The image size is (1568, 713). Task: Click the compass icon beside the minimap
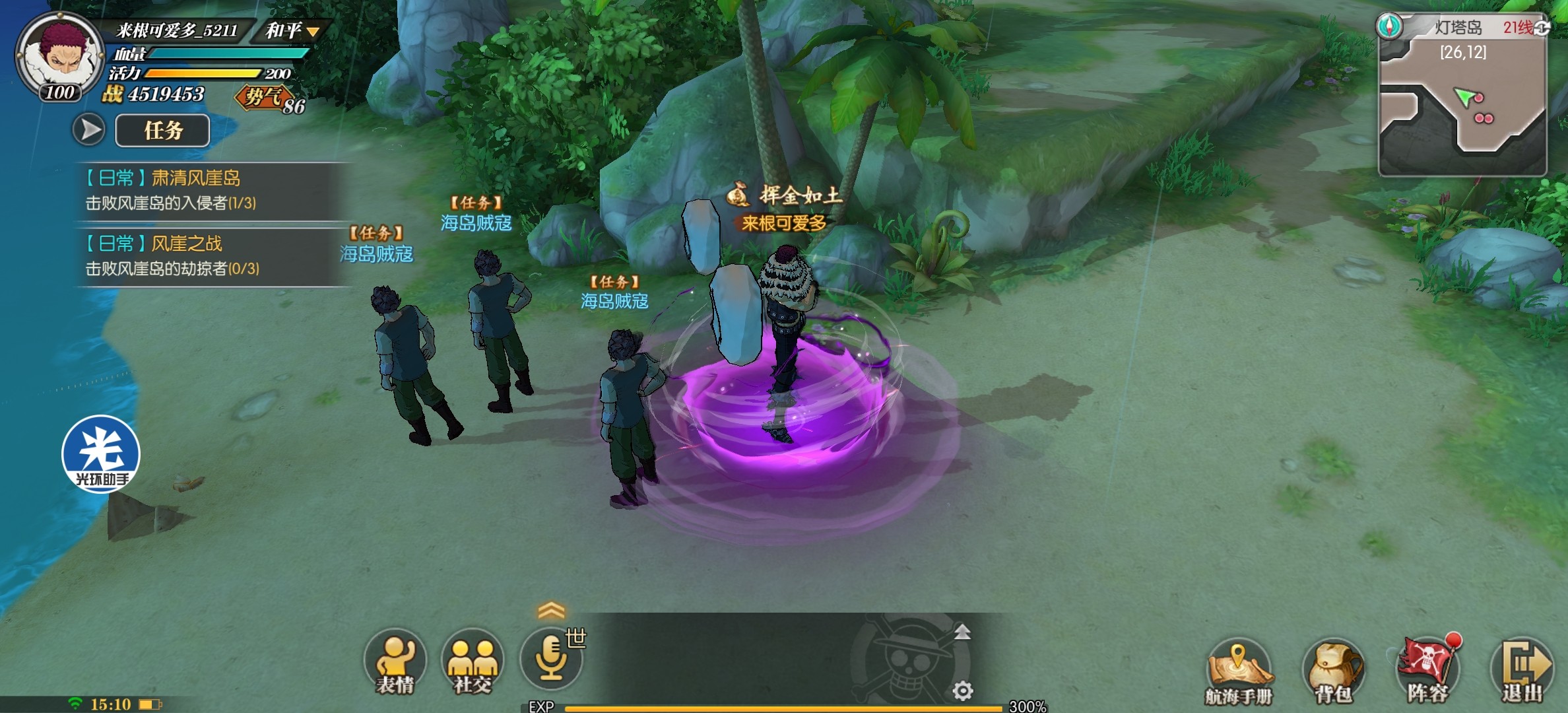click(1389, 26)
